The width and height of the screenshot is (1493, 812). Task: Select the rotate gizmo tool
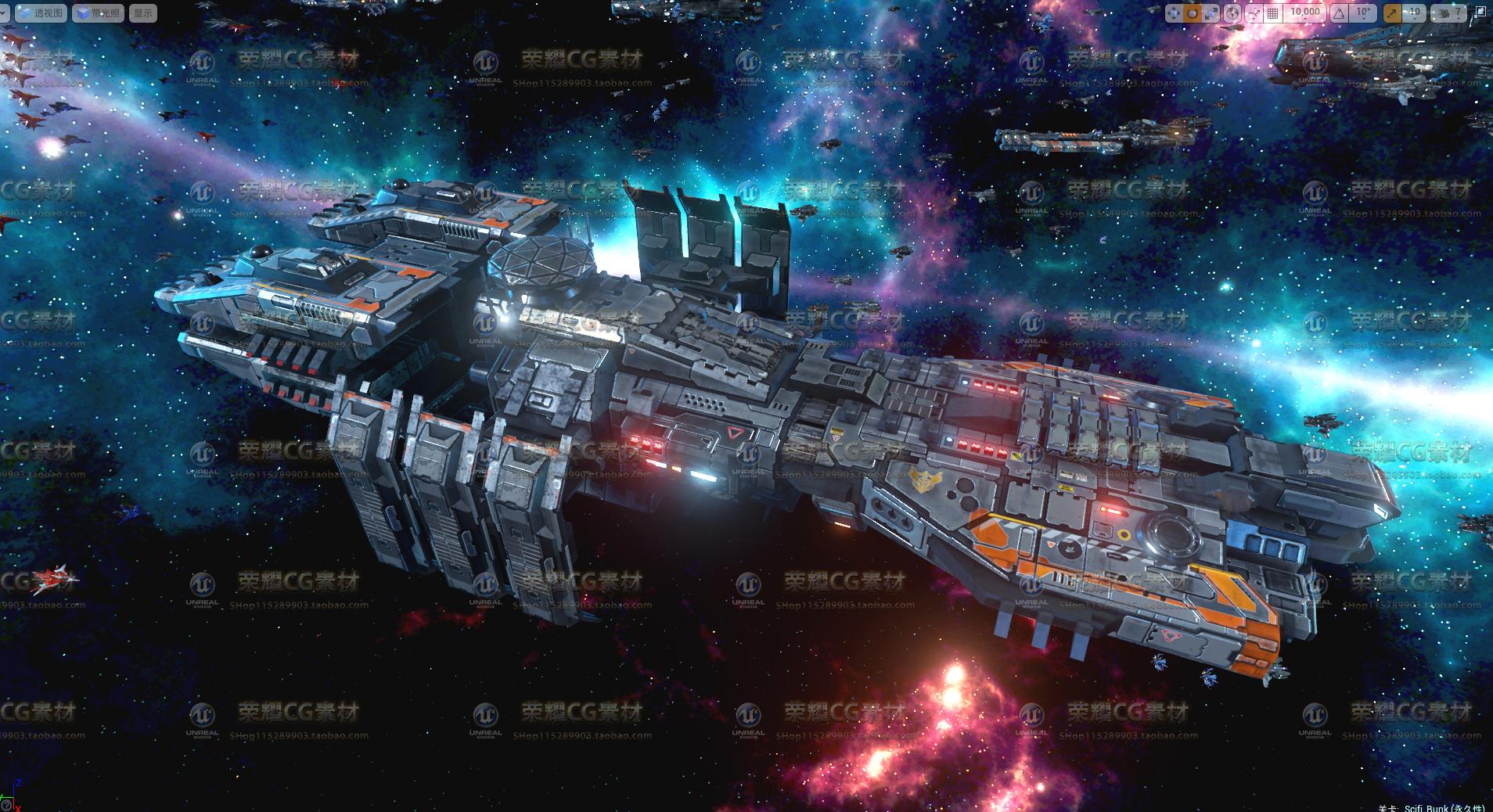pyautogui.click(x=1193, y=13)
